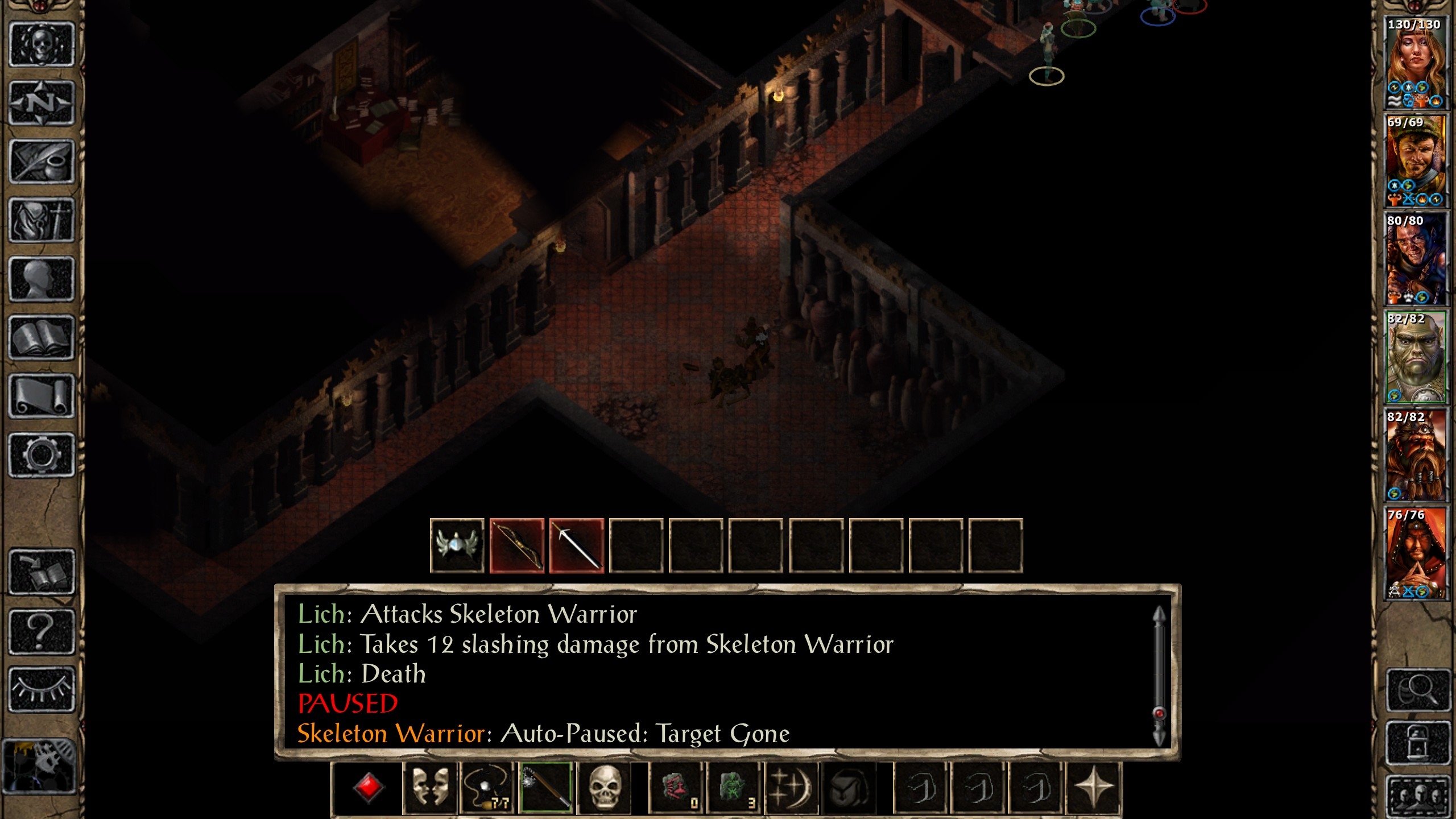Open the mage spellbook button

point(42,338)
